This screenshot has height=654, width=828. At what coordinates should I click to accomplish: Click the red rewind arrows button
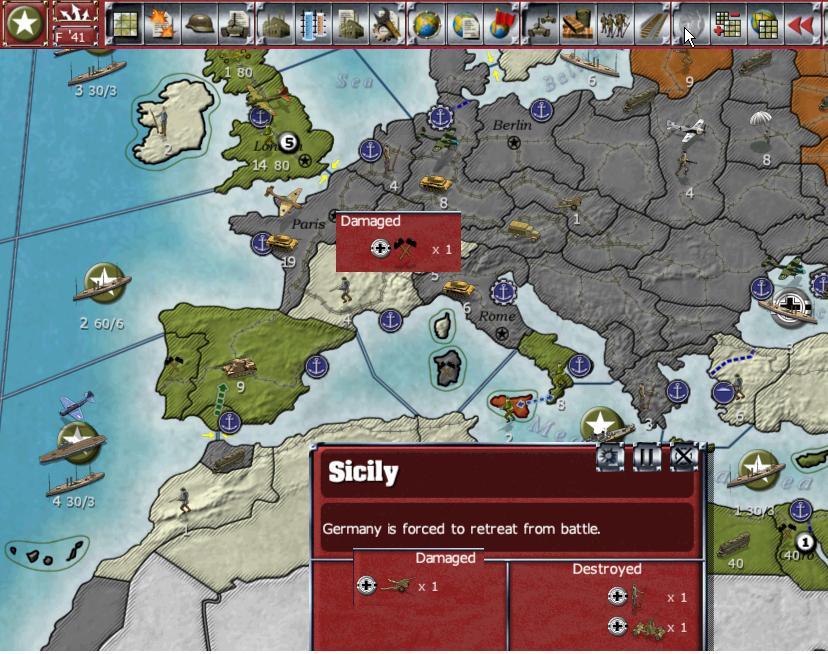(801, 24)
